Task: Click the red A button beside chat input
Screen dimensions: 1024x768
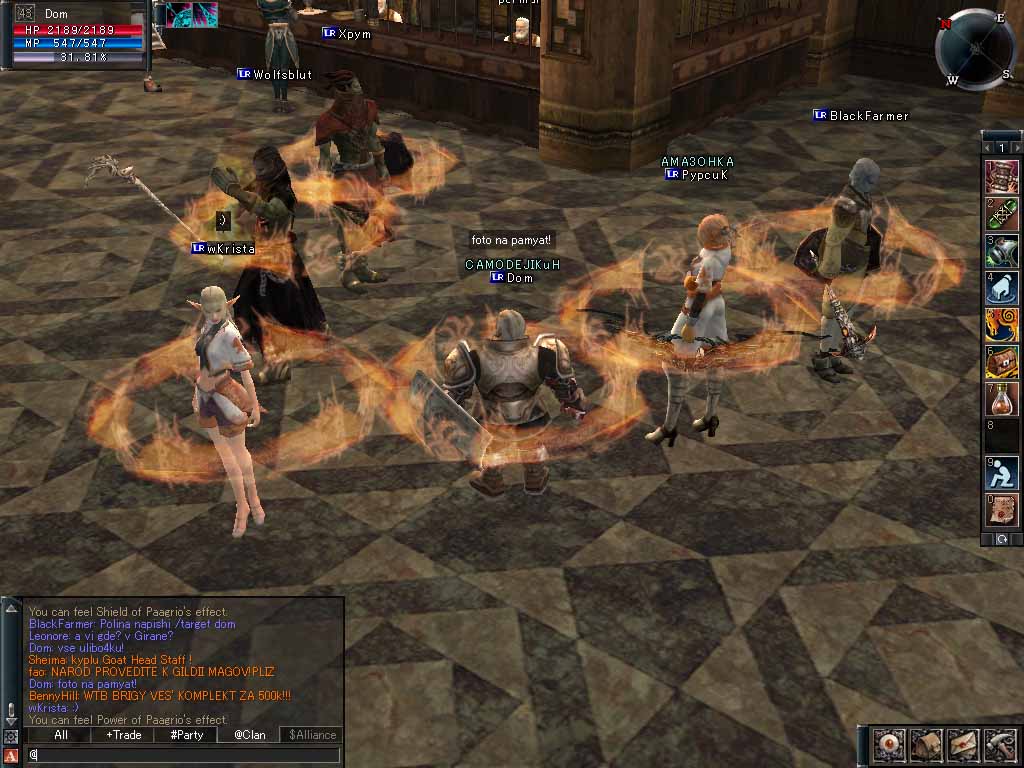Action: click(10, 755)
